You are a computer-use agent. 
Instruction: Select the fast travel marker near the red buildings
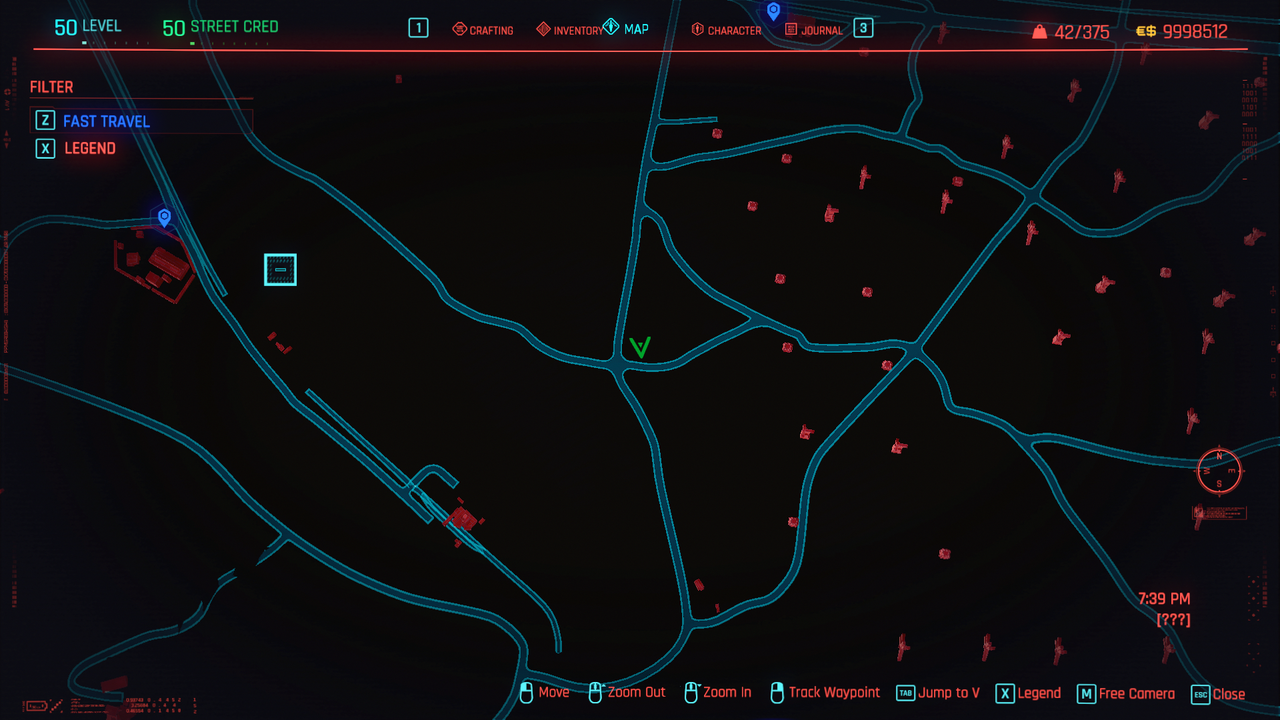point(164,217)
